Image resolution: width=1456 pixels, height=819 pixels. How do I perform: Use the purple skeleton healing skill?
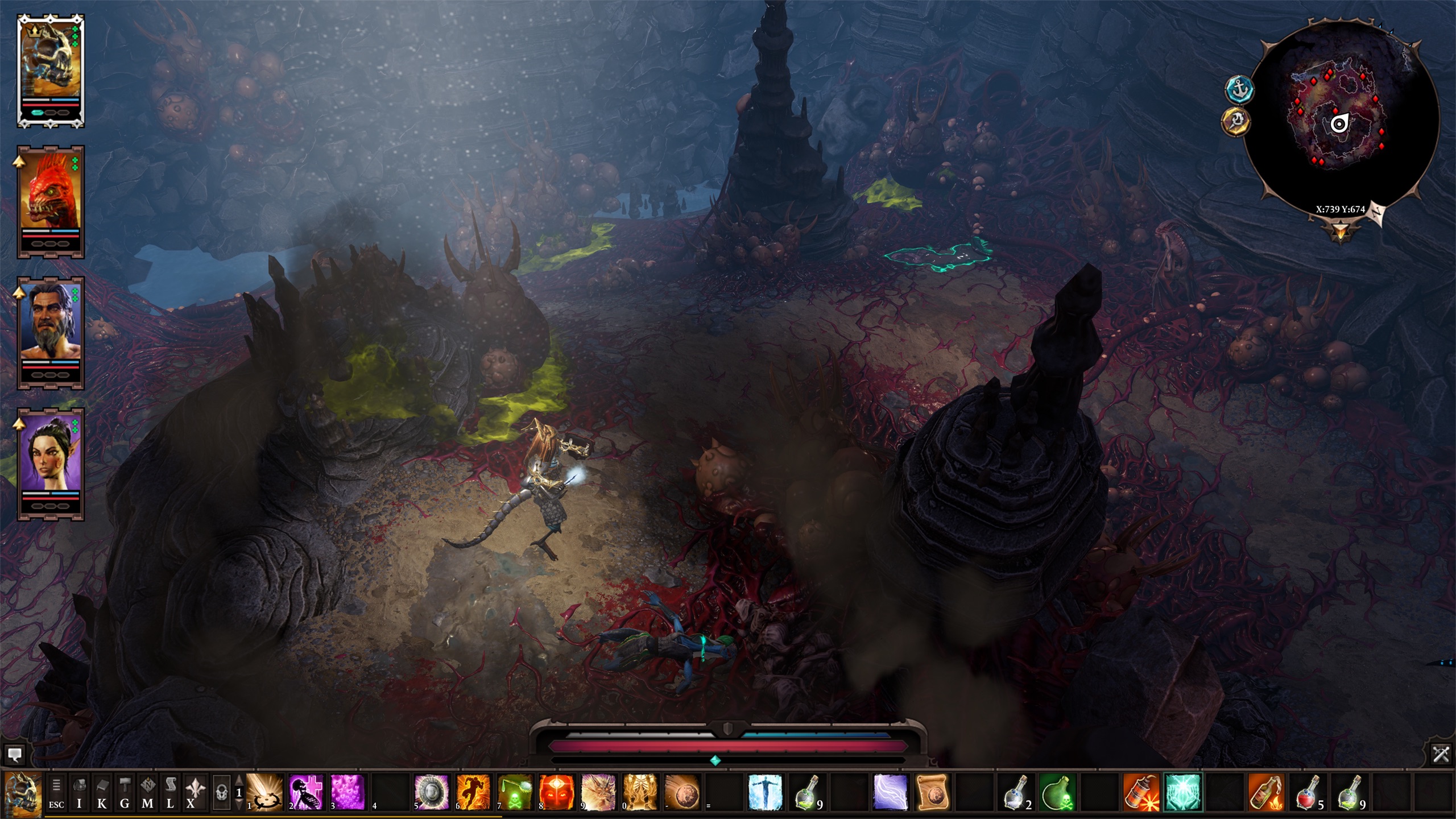tap(306, 792)
